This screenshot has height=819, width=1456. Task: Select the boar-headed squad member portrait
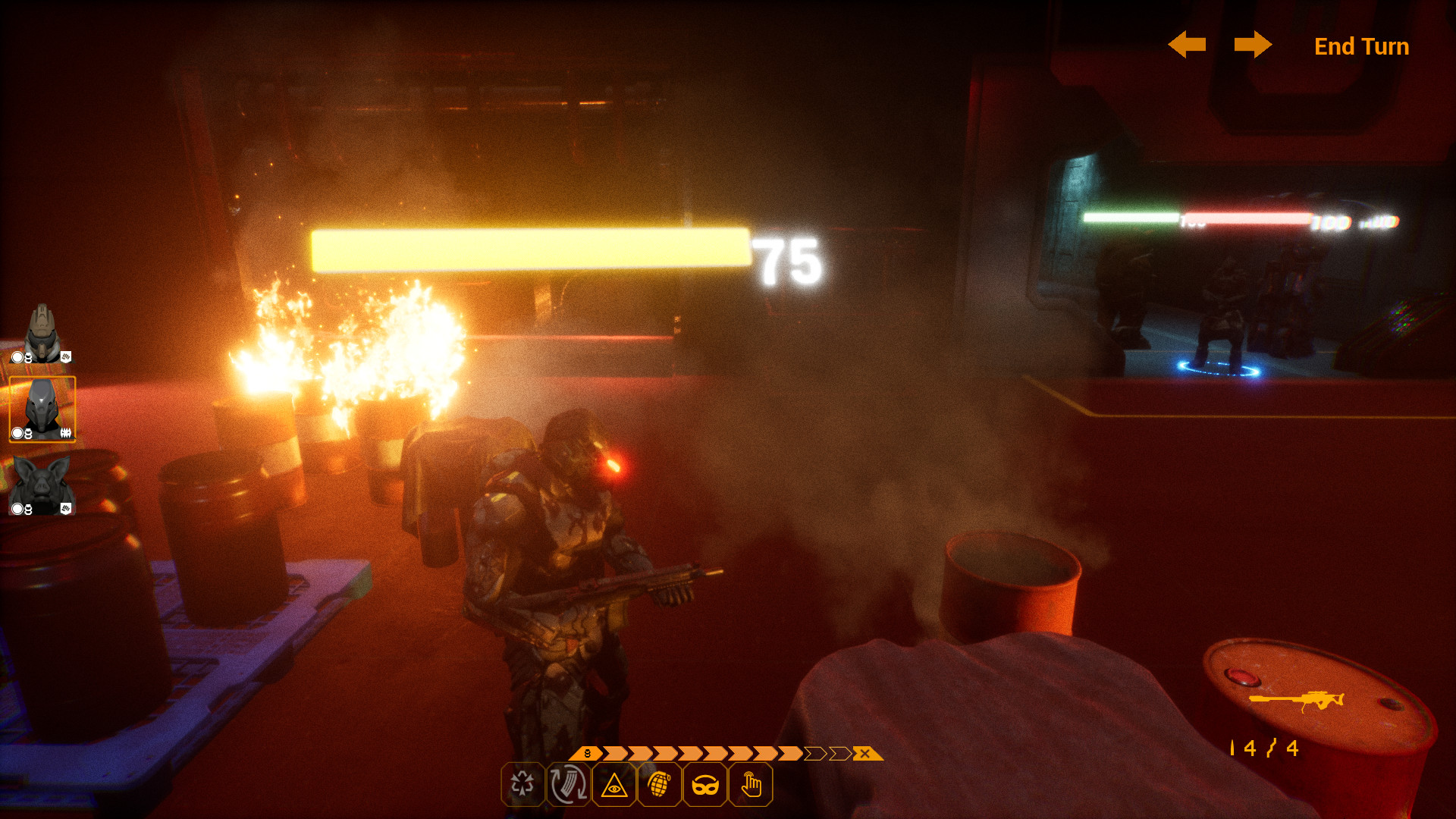[x=42, y=486]
